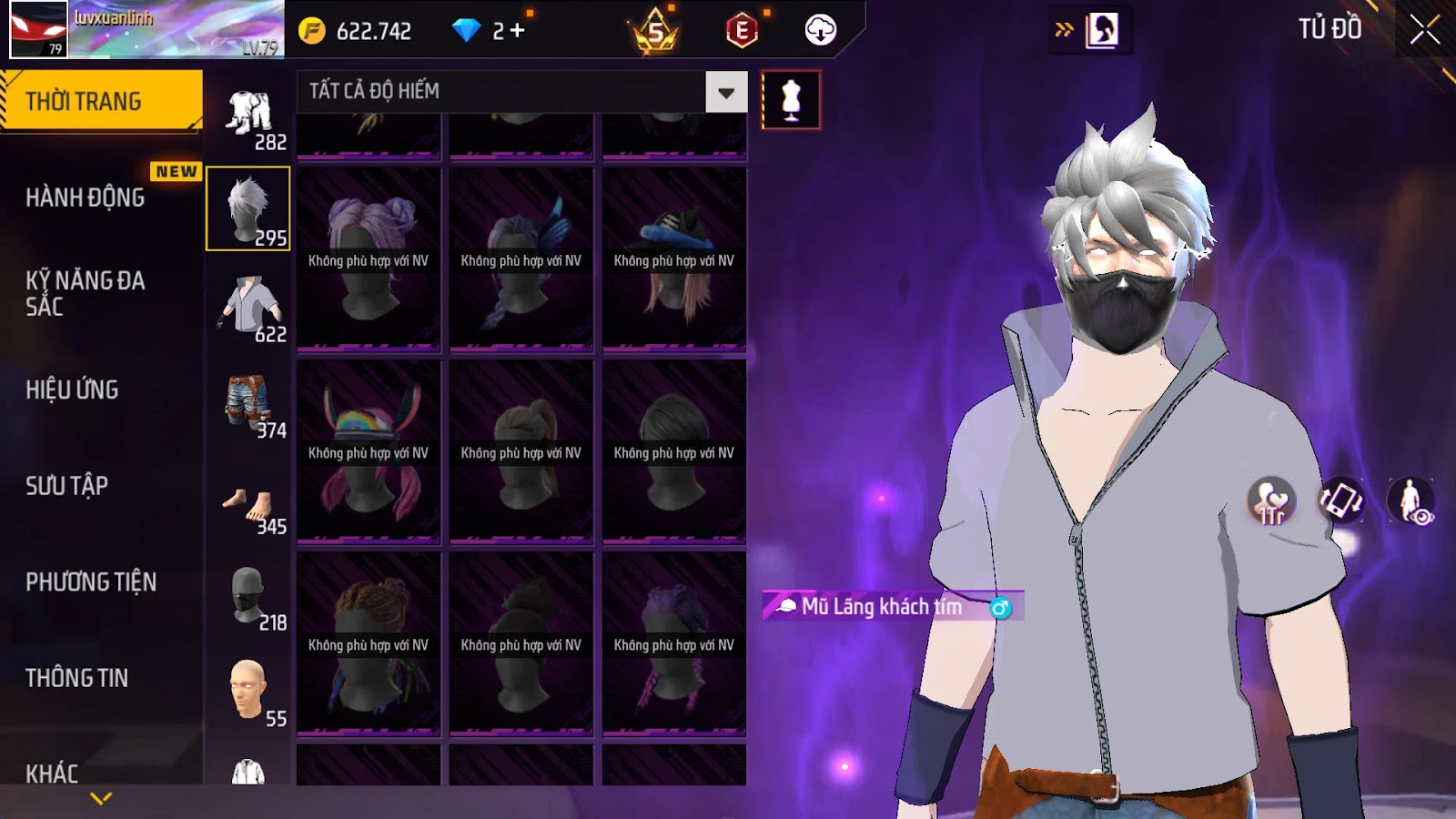Expand more sidebar tabs with yellow arrow
Image resolution: width=1456 pixels, height=819 pixels.
pos(101,798)
